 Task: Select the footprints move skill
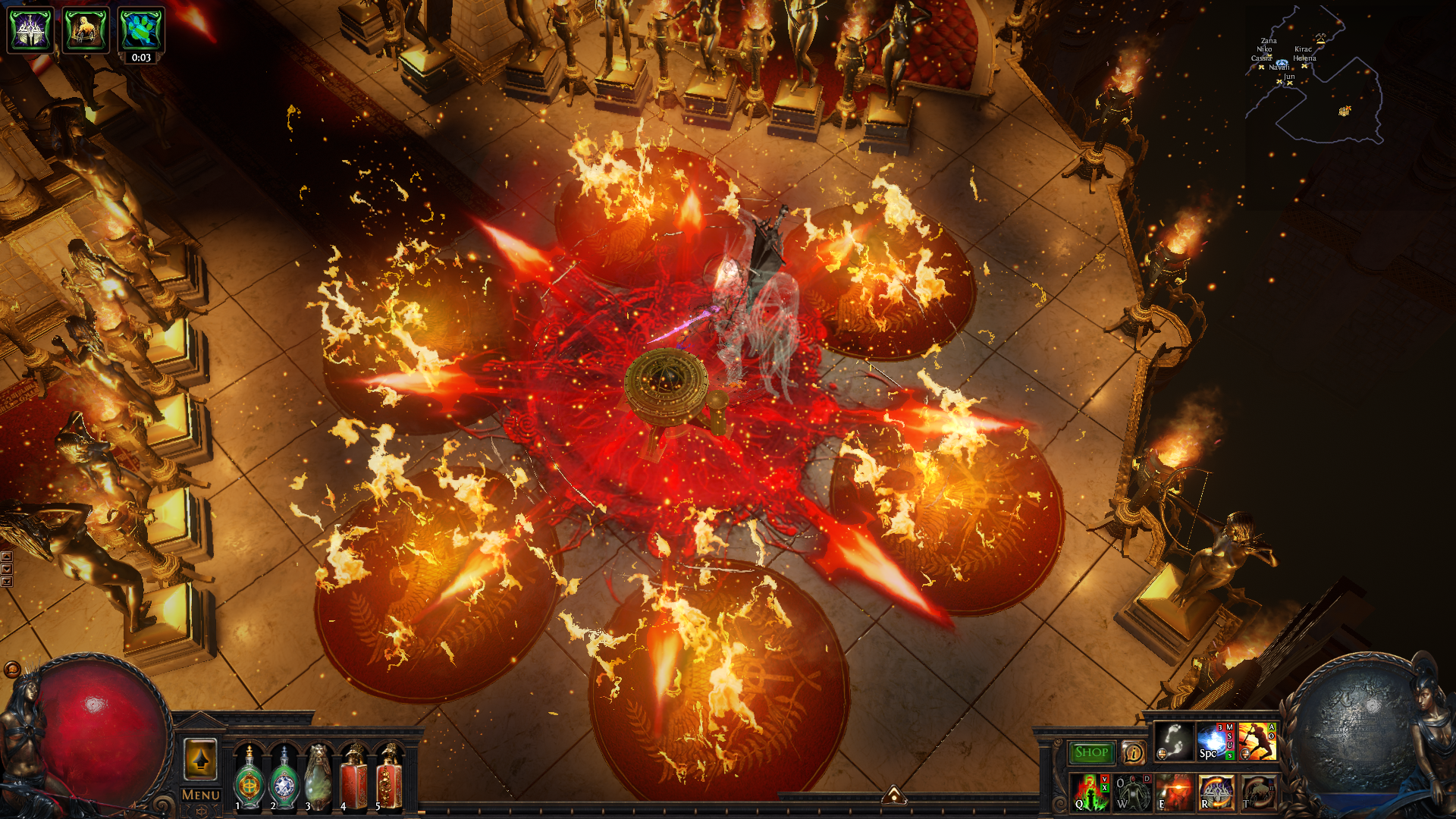(1174, 741)
